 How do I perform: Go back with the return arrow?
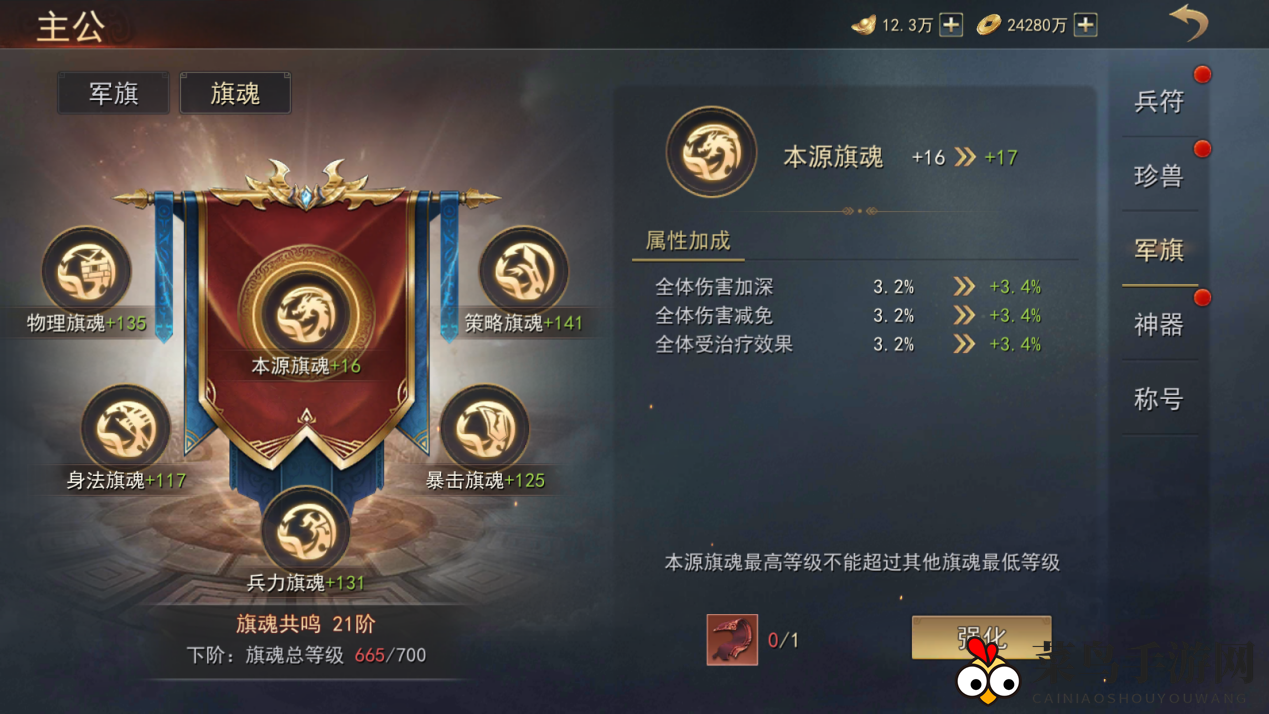click(1188, 23)
